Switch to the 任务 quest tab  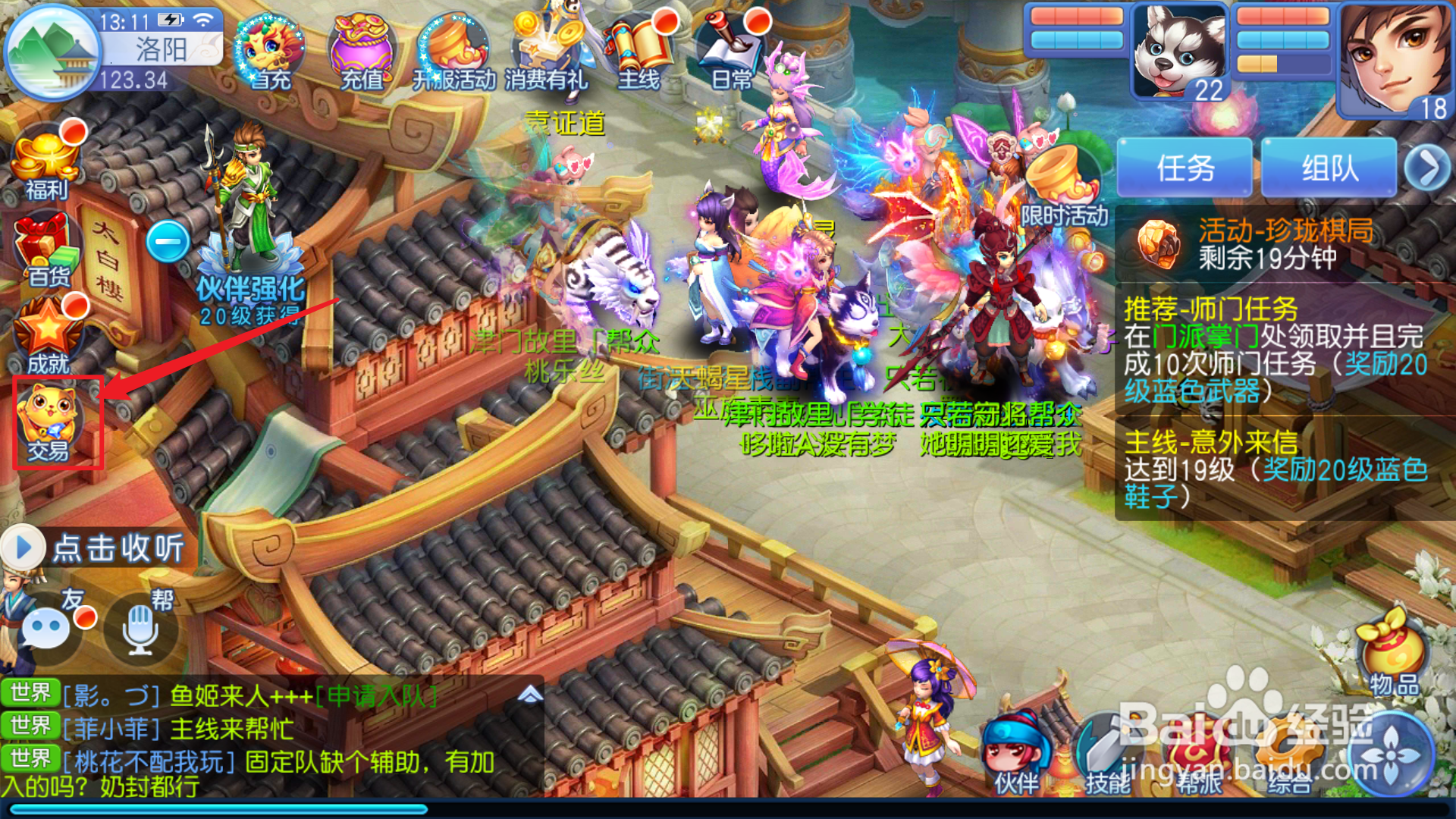(x=1185, y=165)
